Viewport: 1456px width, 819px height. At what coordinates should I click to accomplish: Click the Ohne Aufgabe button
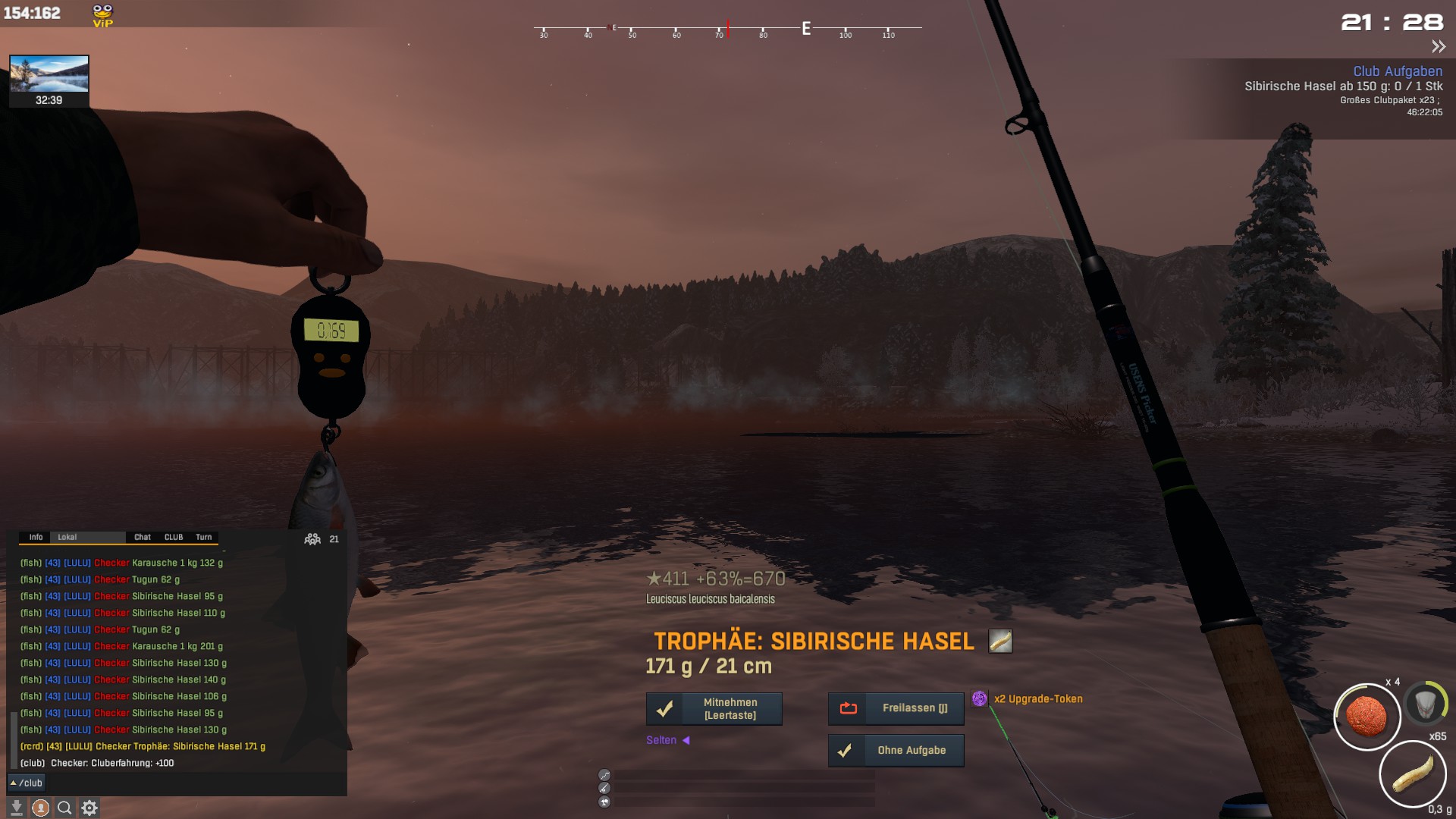pyautogui.click(x=896, y=751)
